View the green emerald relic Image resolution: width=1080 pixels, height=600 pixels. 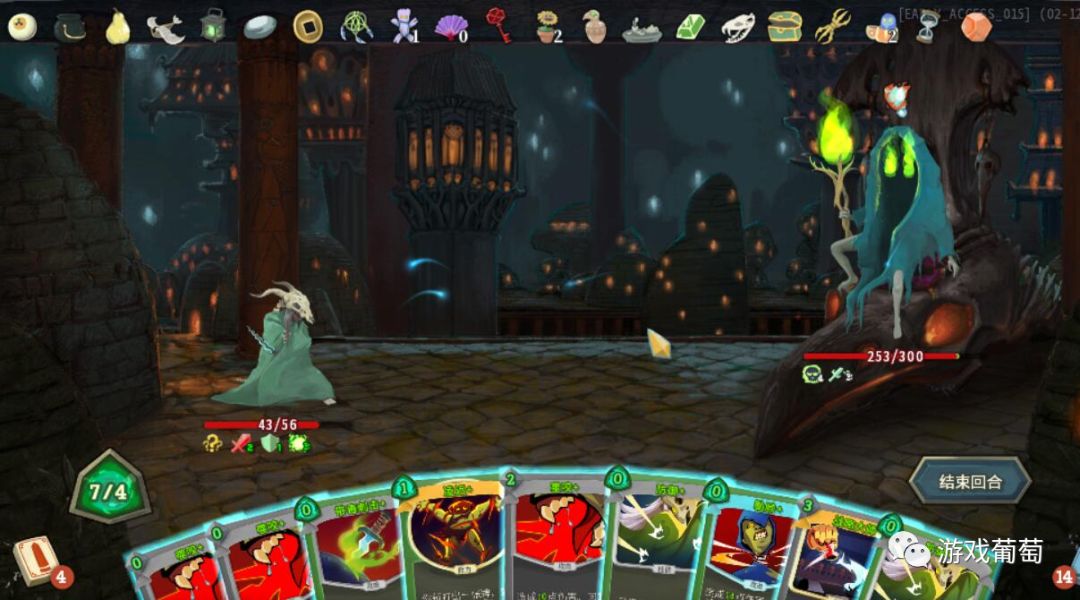(x=690, y=26)
